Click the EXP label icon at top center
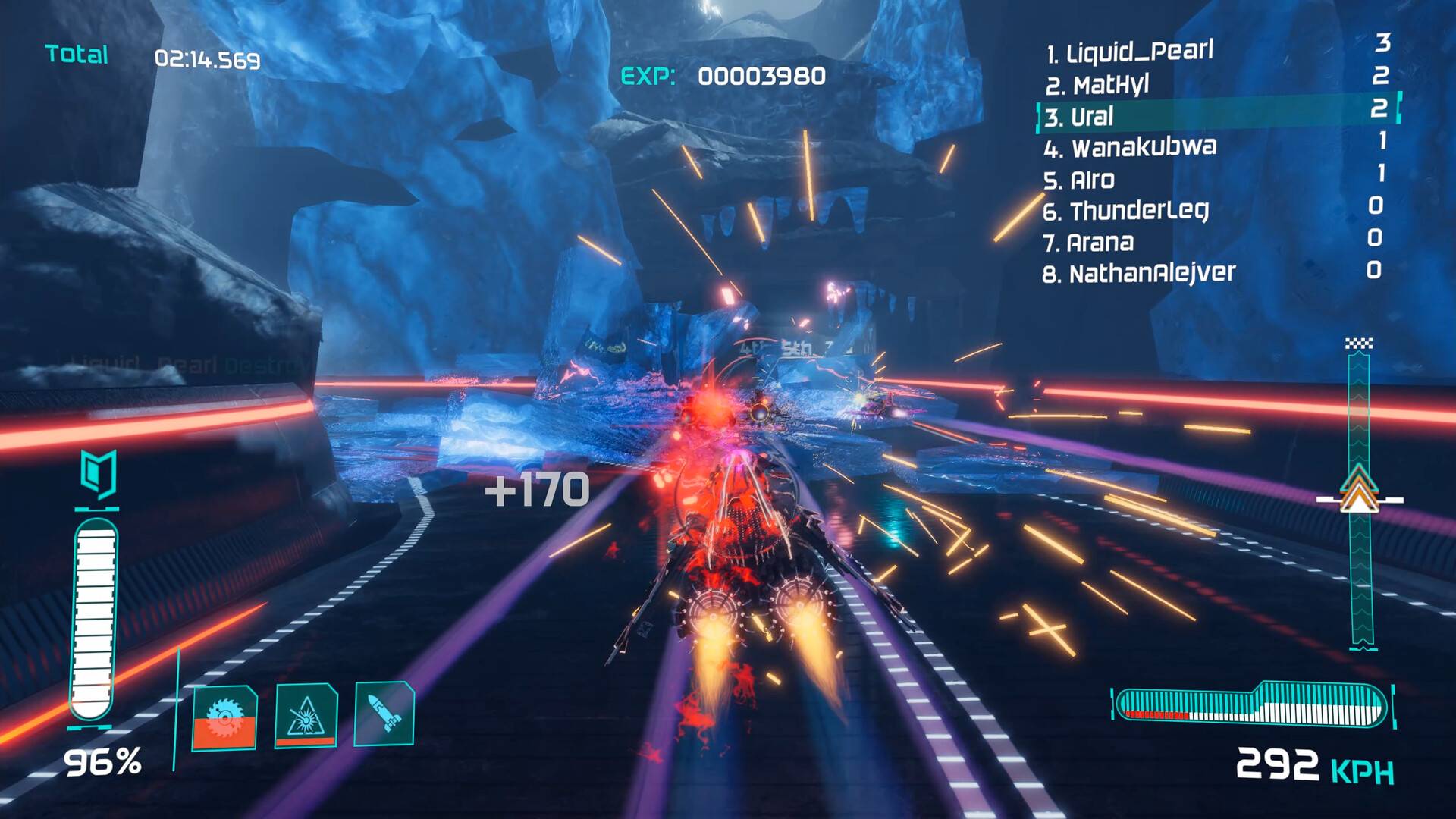 648,76
